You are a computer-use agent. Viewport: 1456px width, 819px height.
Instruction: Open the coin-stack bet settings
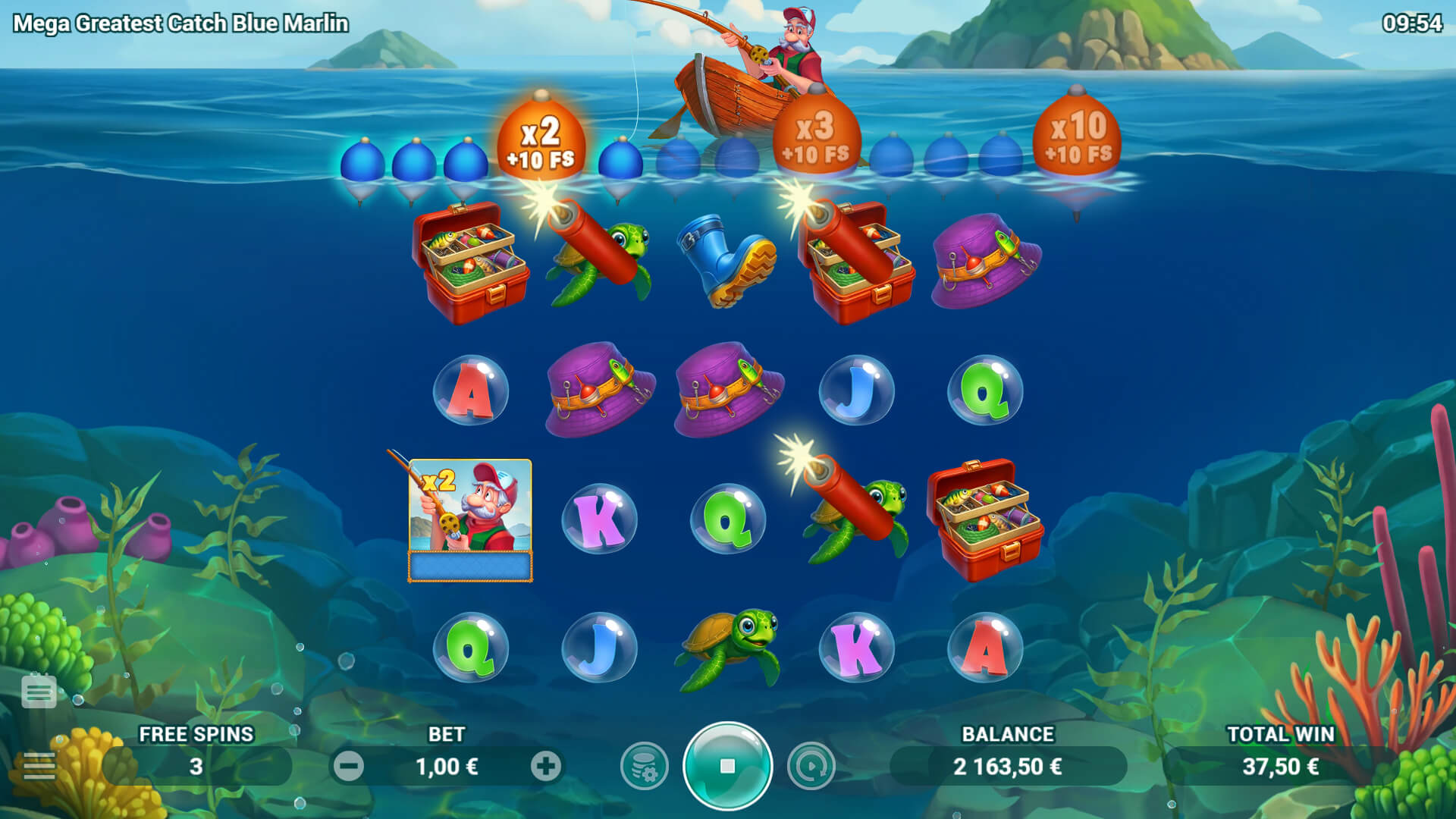(x=644, y=767)
